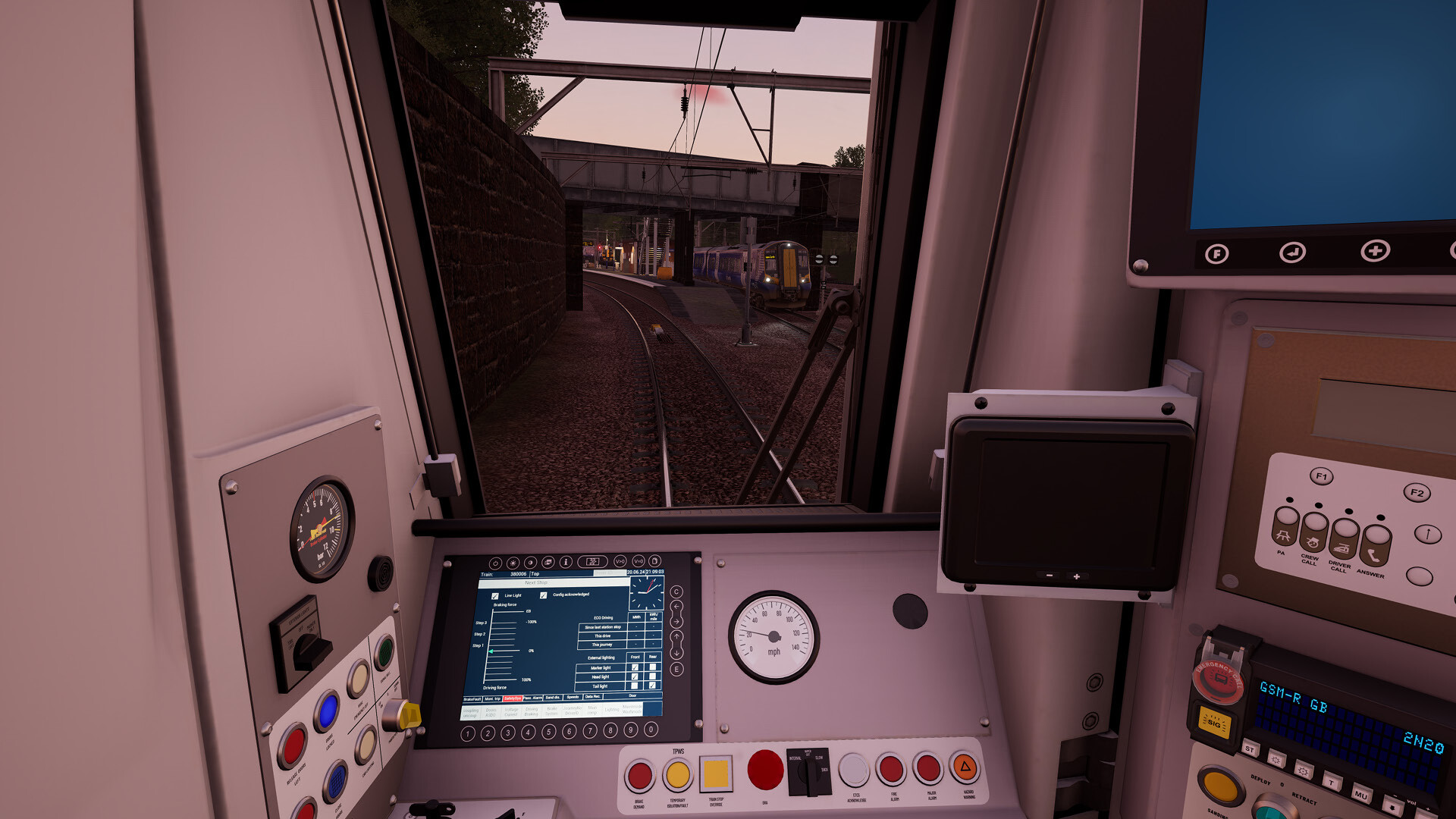The width and height of the screenshot is (1456, 819).
Task: Click the white ETCS Acknowledge button
Action: tap(854, 770)
